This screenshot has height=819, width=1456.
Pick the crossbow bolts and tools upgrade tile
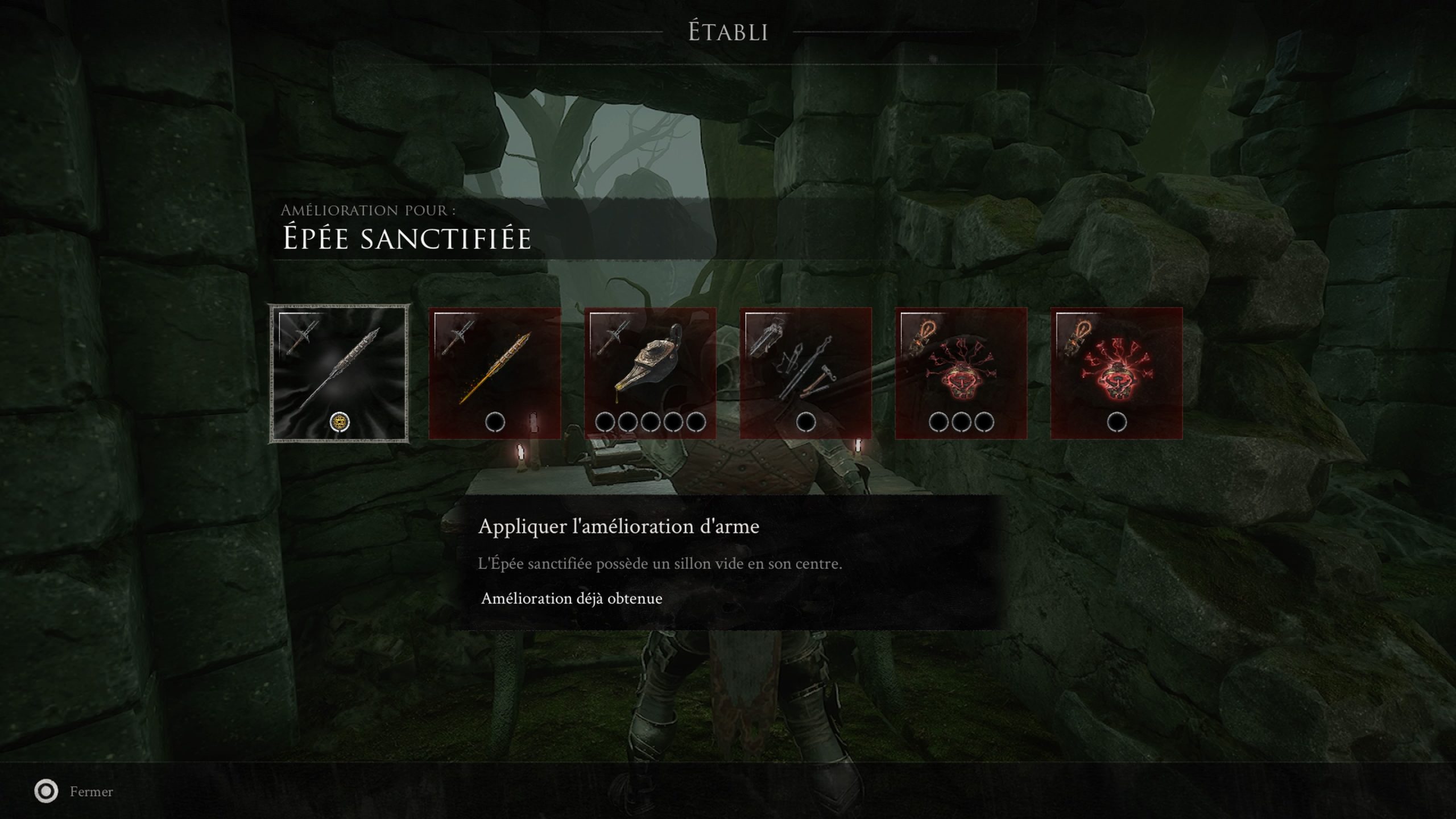pos(805,374)
